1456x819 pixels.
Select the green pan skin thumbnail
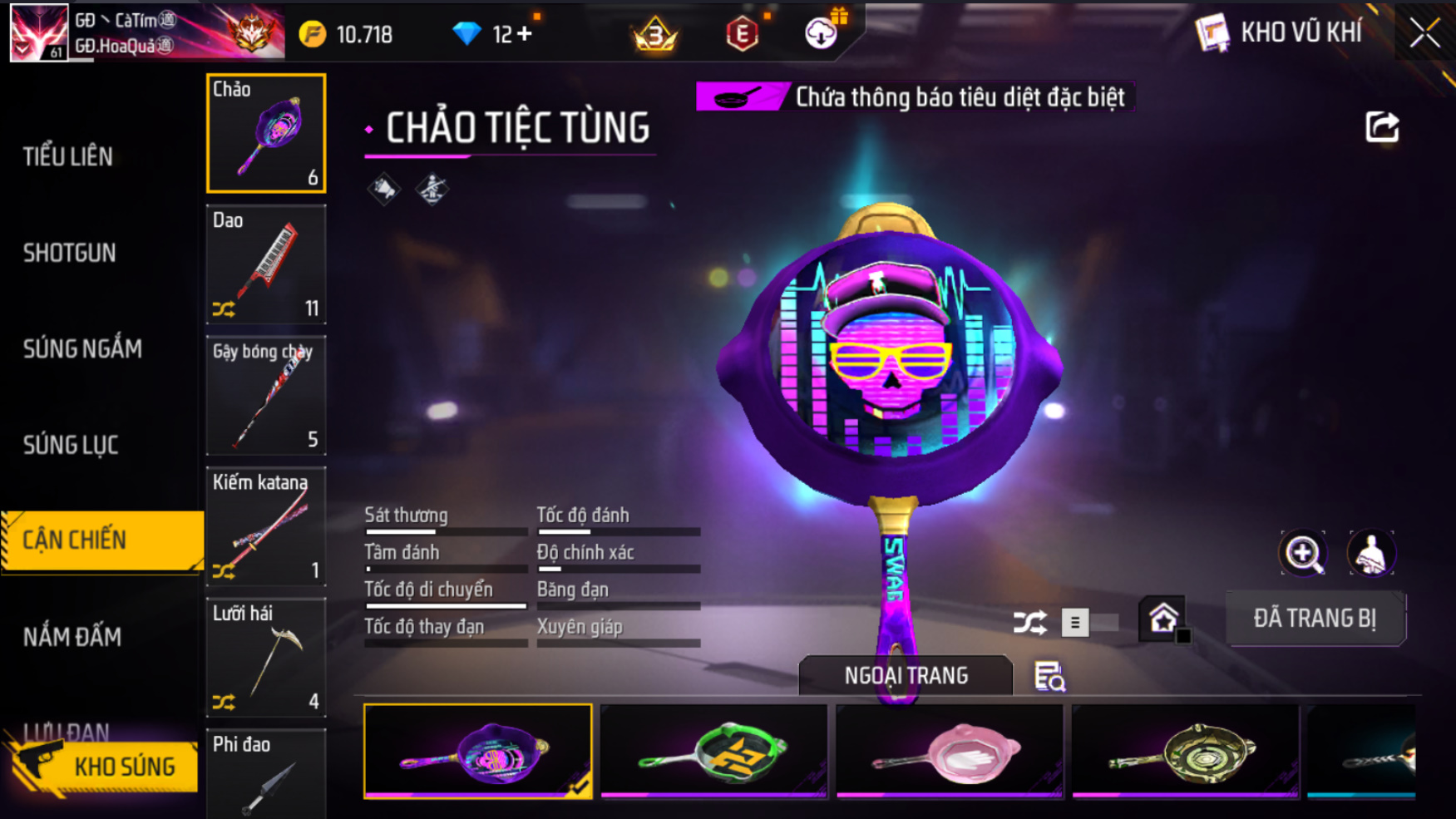click(713, 752)
